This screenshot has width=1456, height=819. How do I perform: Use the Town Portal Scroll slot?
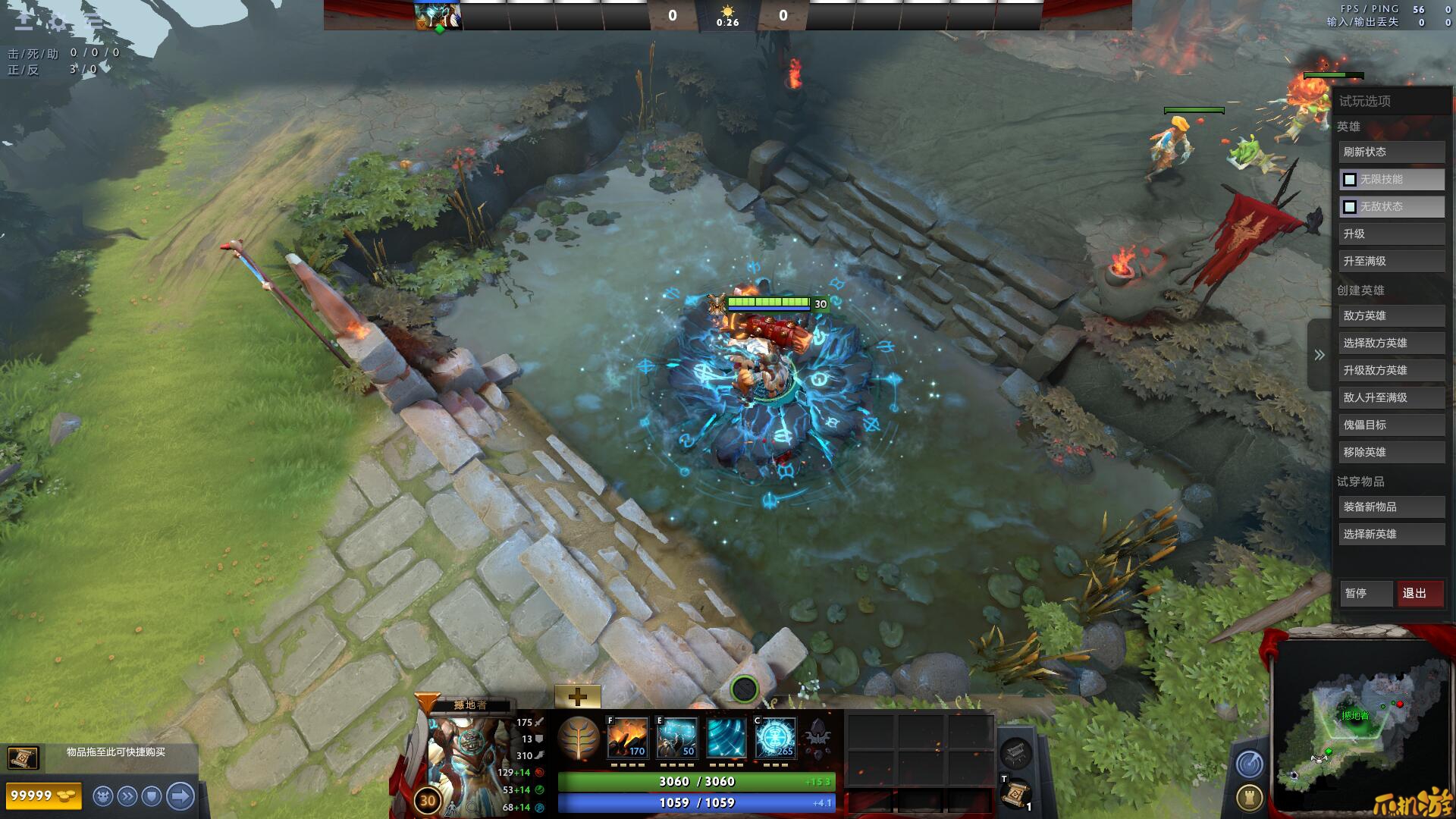tap(1015, 794)
